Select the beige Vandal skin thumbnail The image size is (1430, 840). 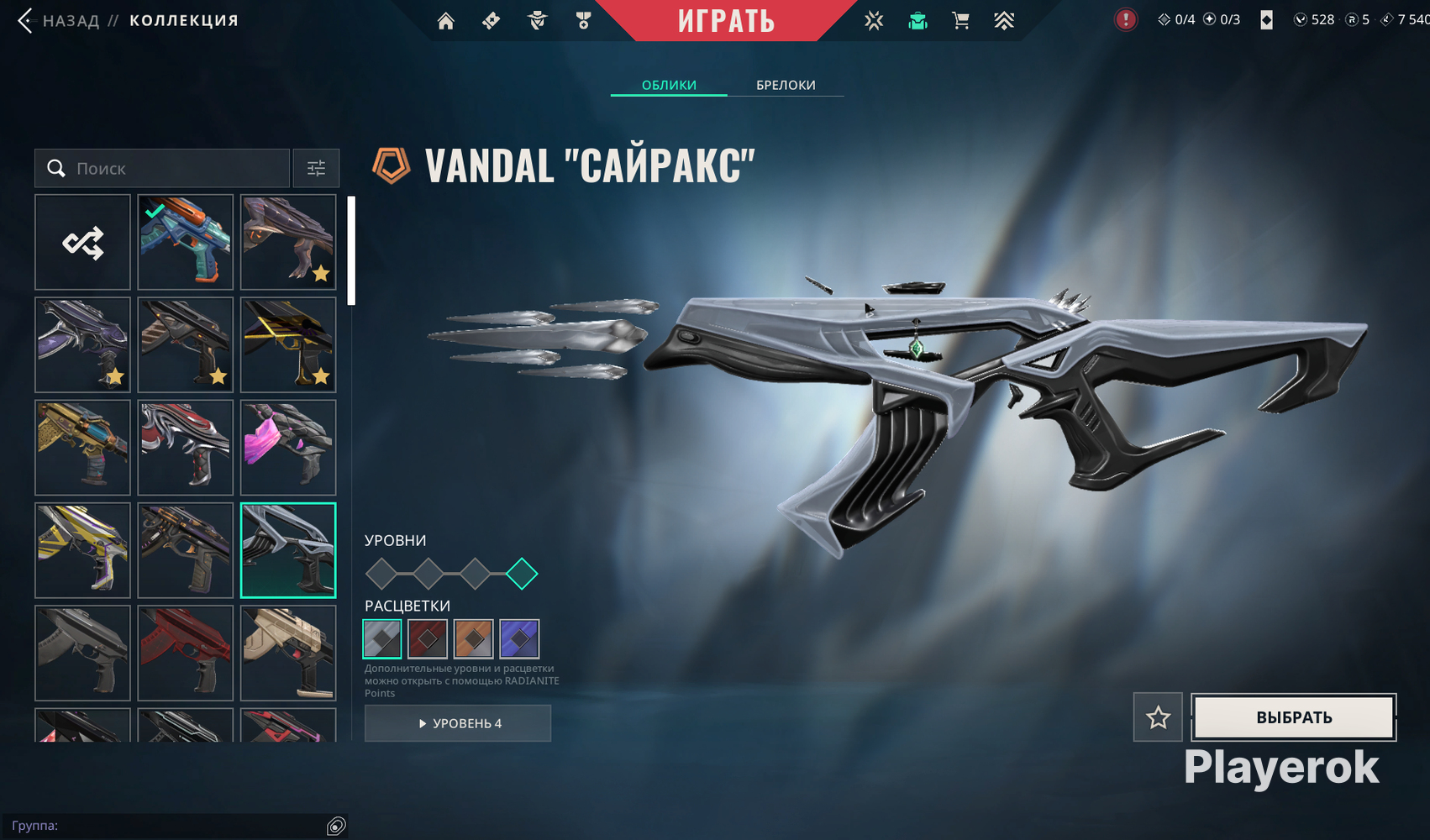click(288, 653)
